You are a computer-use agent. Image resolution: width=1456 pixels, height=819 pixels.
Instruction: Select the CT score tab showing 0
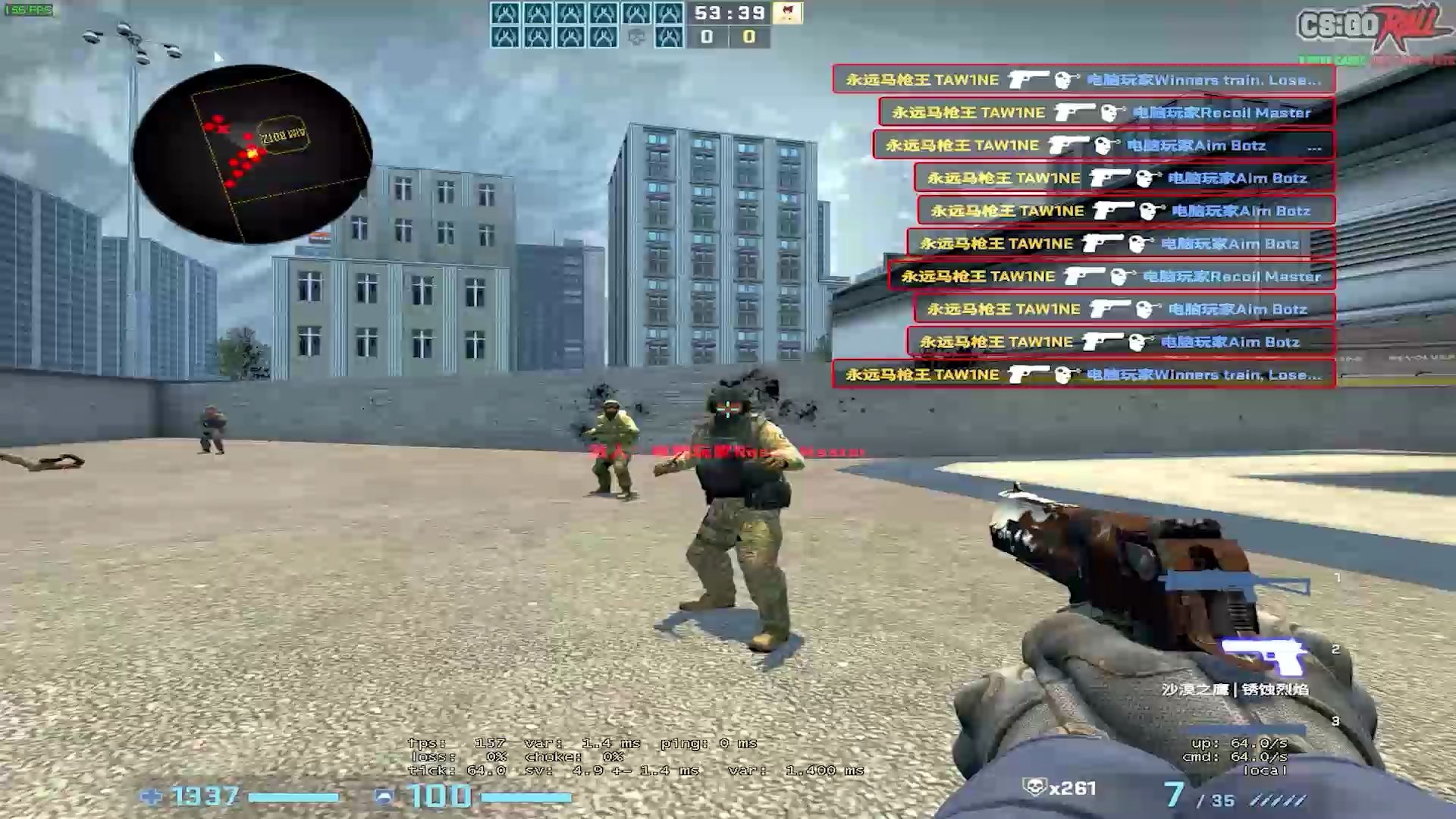tap(708, 36)
